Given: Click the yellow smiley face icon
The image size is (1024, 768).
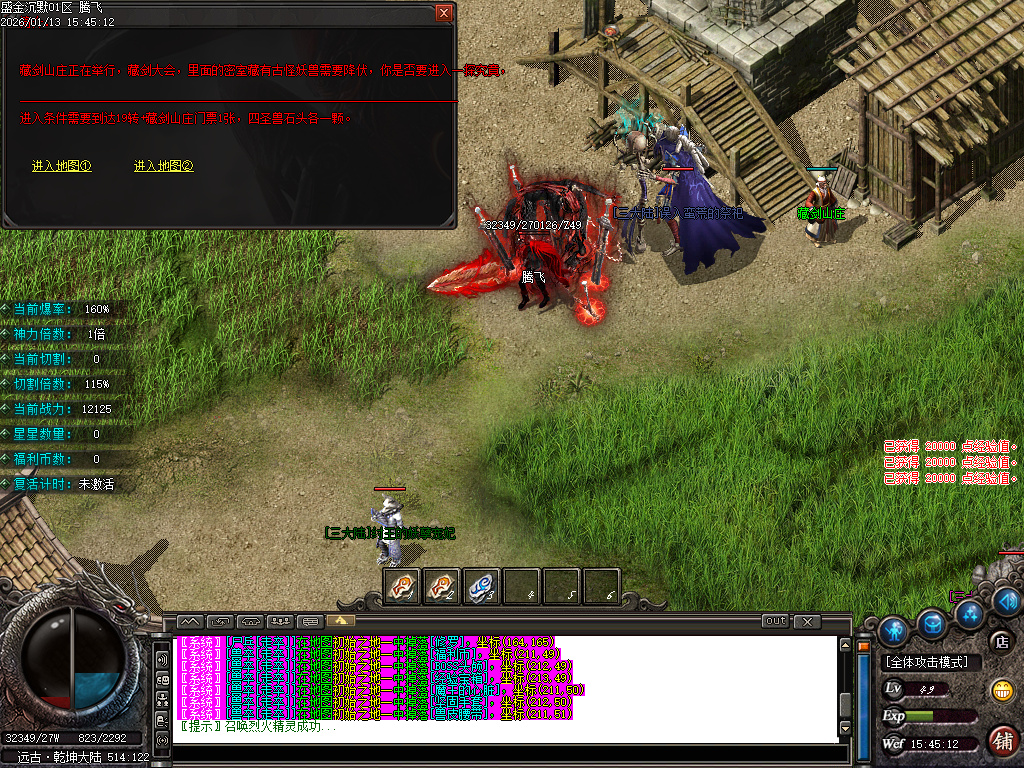Looking at the screenshot, I should (1001, 690).
